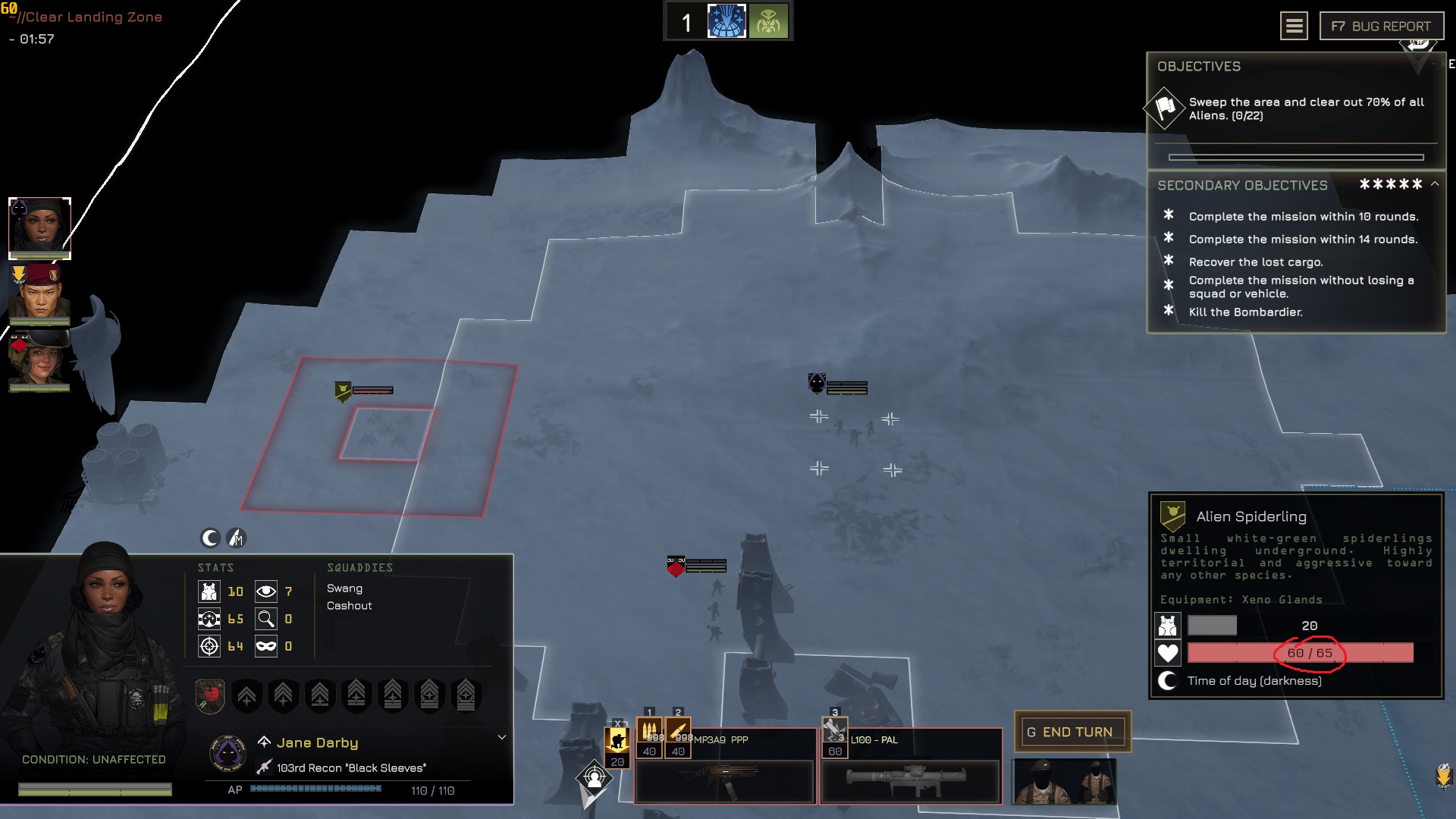The image size is (1456, 819).
Task: Open the F7 Bug Report form
Action: [x=1381, y=27]
